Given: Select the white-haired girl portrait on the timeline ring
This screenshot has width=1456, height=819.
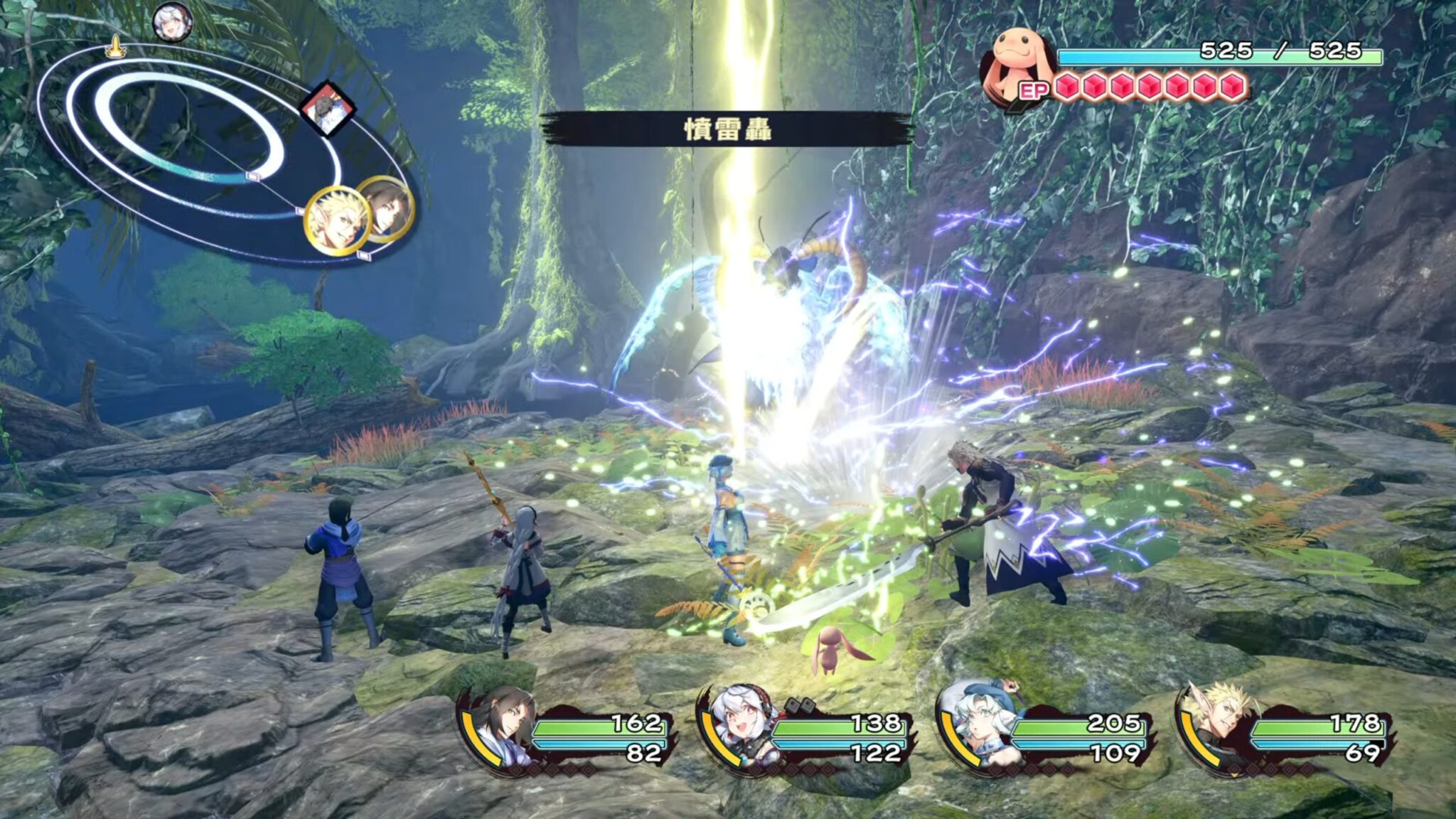Looking at the screenshot, I should (171, 21).
